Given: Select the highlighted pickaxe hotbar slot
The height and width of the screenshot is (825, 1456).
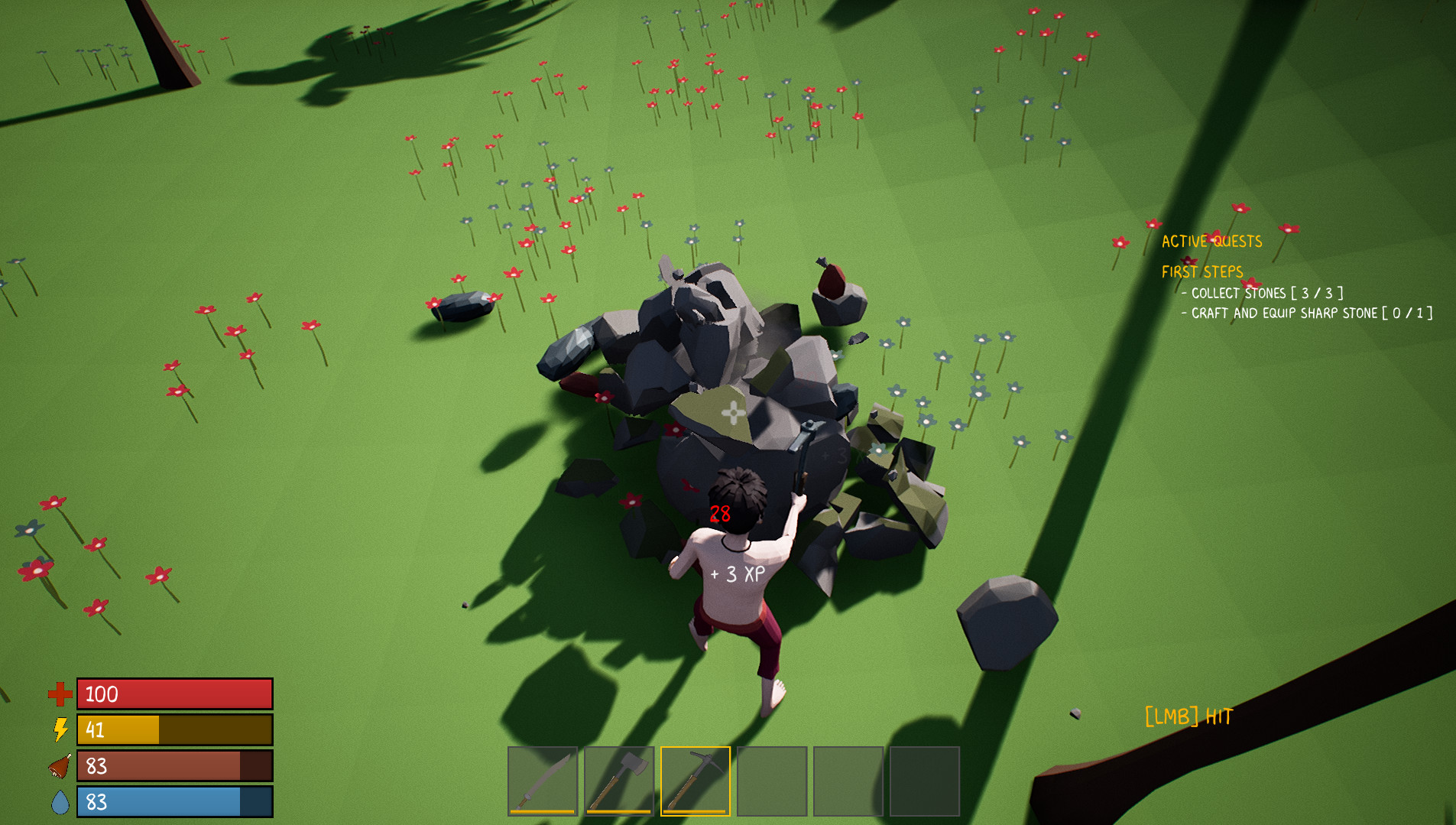Looking at the screenshot, I should pos(696,782).
